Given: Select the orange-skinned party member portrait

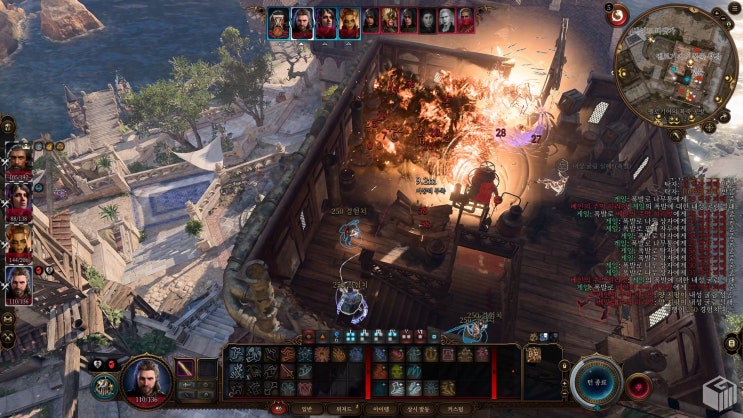Looking at the screenshot, I should click(x=20, y=242).
